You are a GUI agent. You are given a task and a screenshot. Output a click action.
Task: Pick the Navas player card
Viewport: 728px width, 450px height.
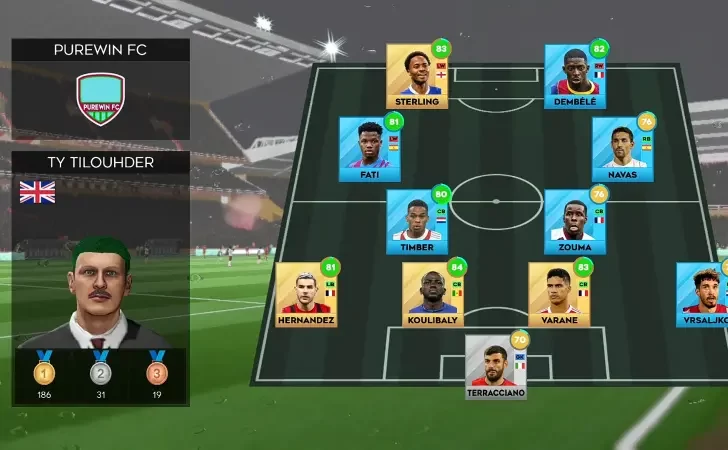pyautogui.click(x=622, y=148)
